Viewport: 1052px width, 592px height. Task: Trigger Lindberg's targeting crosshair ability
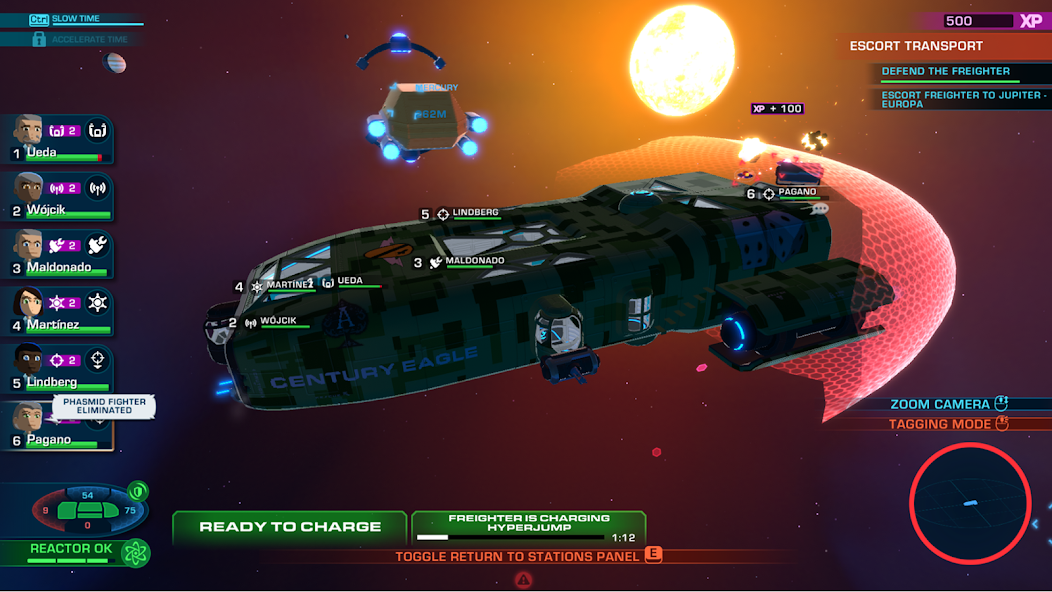click(x=97, y=359)
